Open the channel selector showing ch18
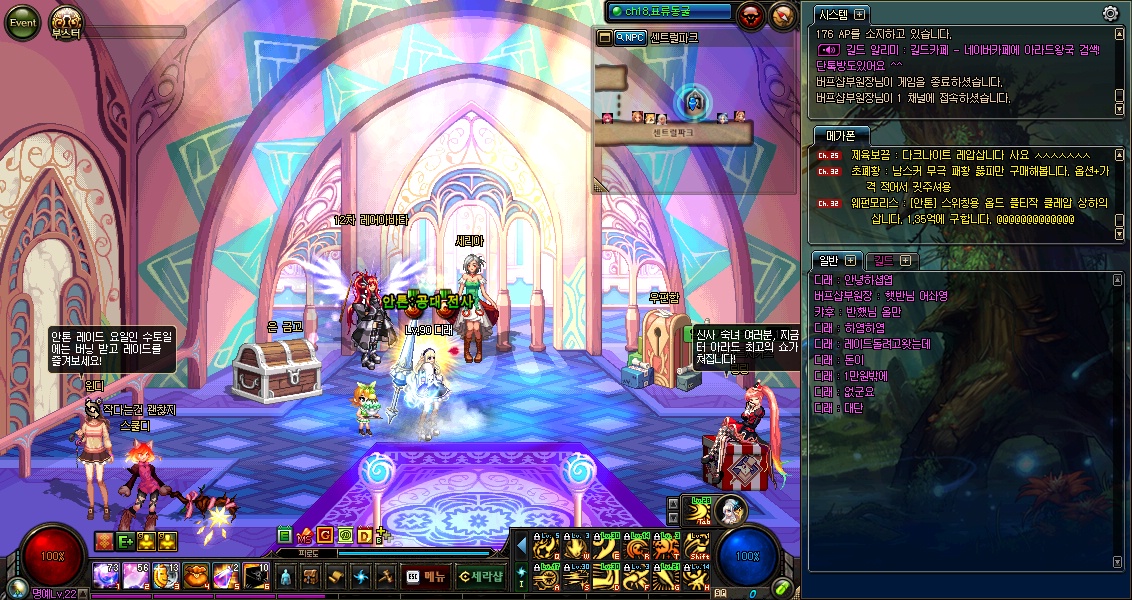Viewport: 1132px width, 600px height. pyautogui.click(x=671, y=11)
